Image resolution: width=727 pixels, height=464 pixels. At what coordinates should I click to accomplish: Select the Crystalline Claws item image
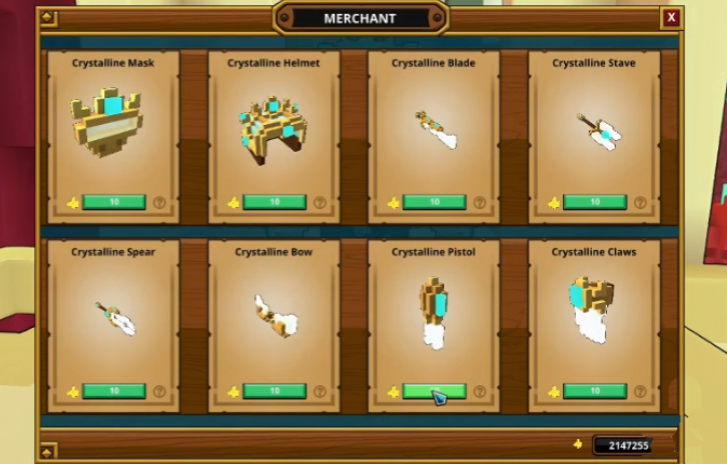tap(594, 310)
